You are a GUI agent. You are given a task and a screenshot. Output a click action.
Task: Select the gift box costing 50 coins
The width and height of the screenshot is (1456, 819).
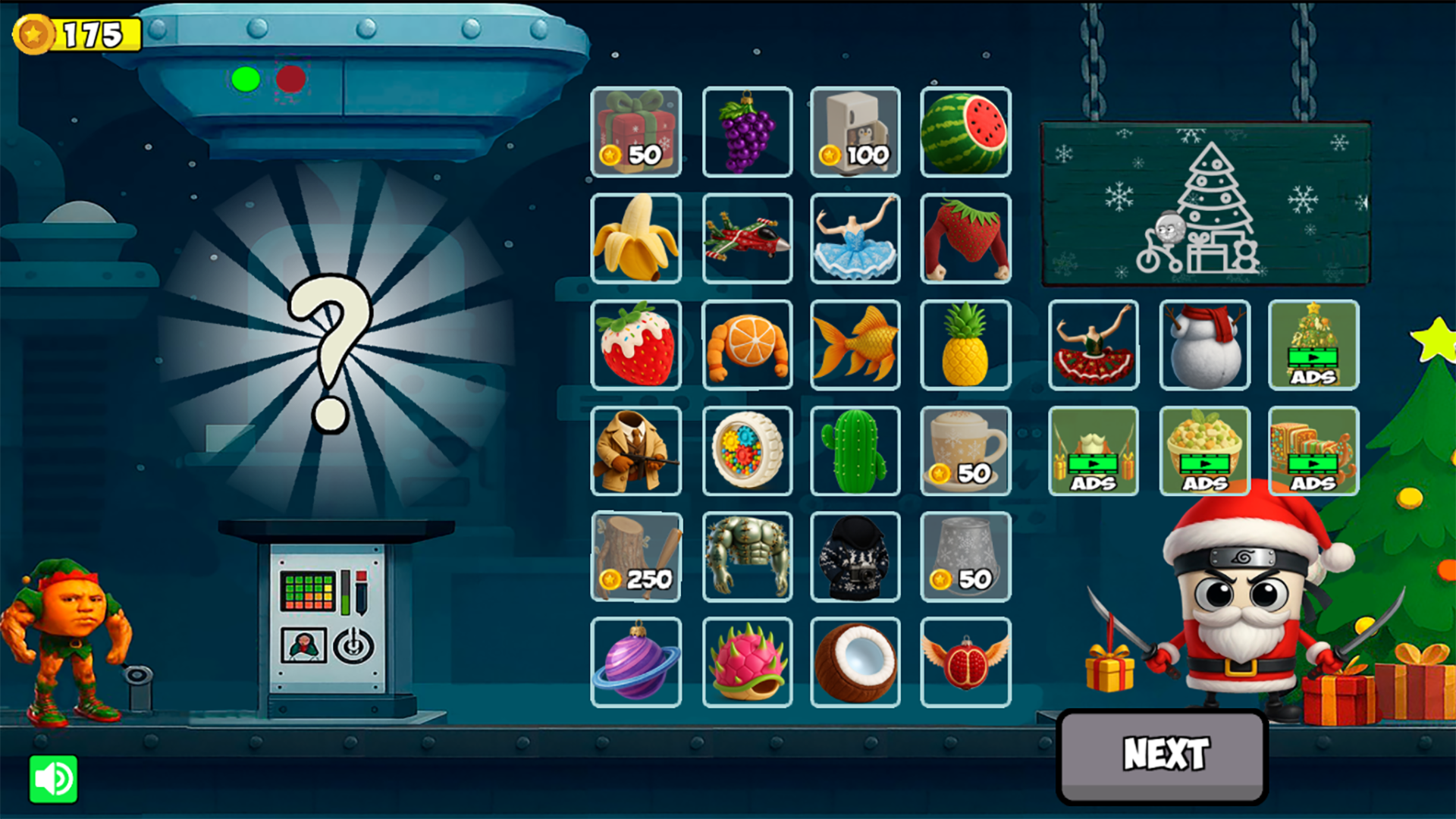pyautogui.click(x=636, y=133)
